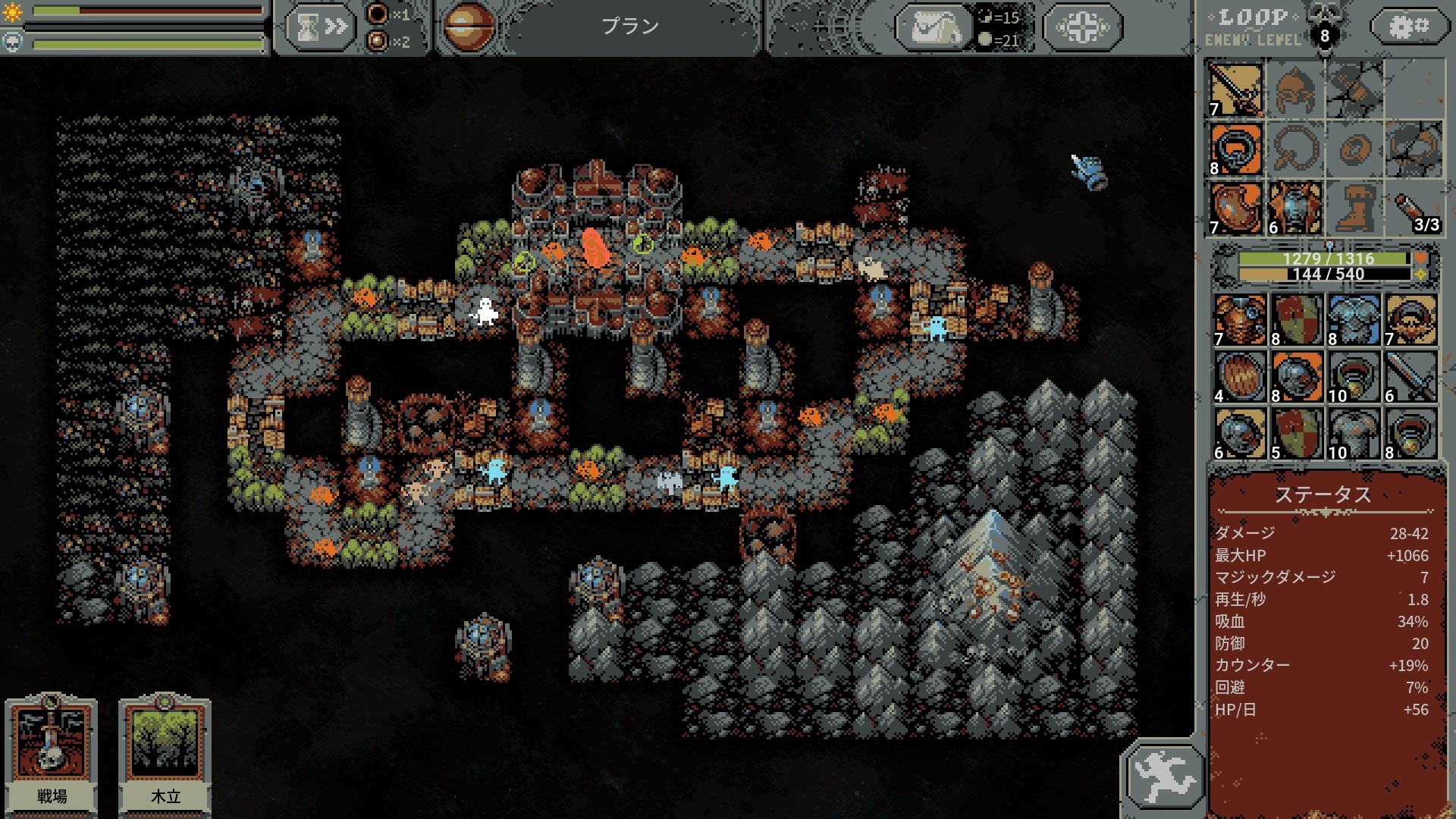This screenshot has height=819, width=1456.
Task: Open the gear settings menu
Action: pos(1408,27)
